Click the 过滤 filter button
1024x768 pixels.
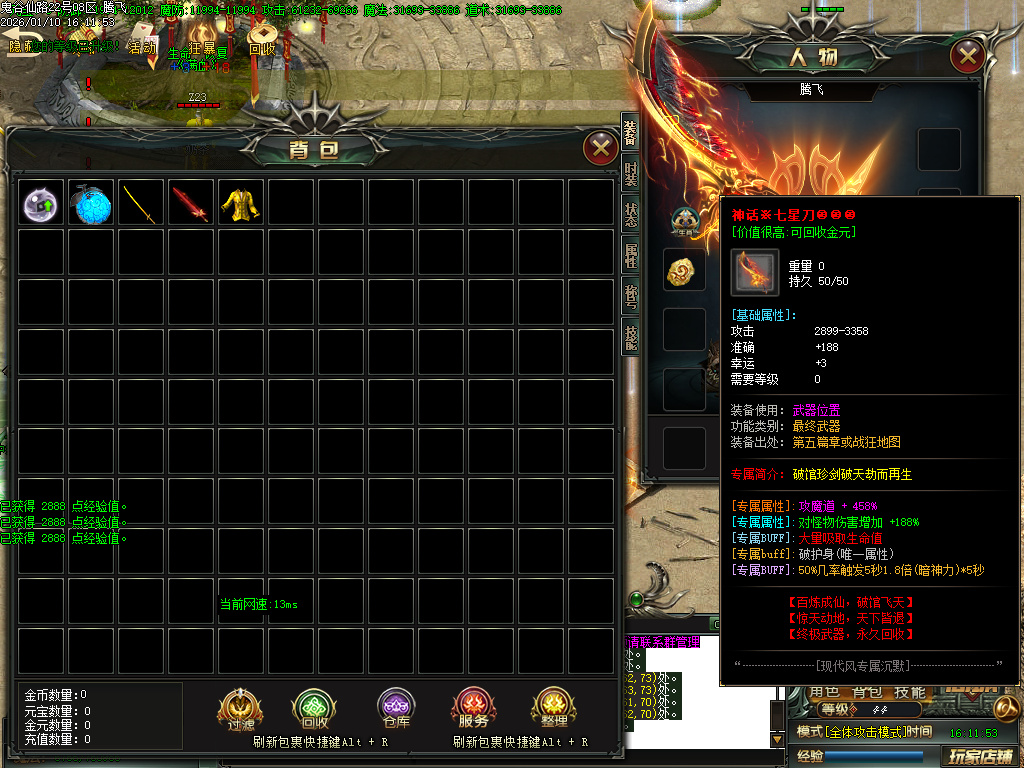[x=240, y=709]
